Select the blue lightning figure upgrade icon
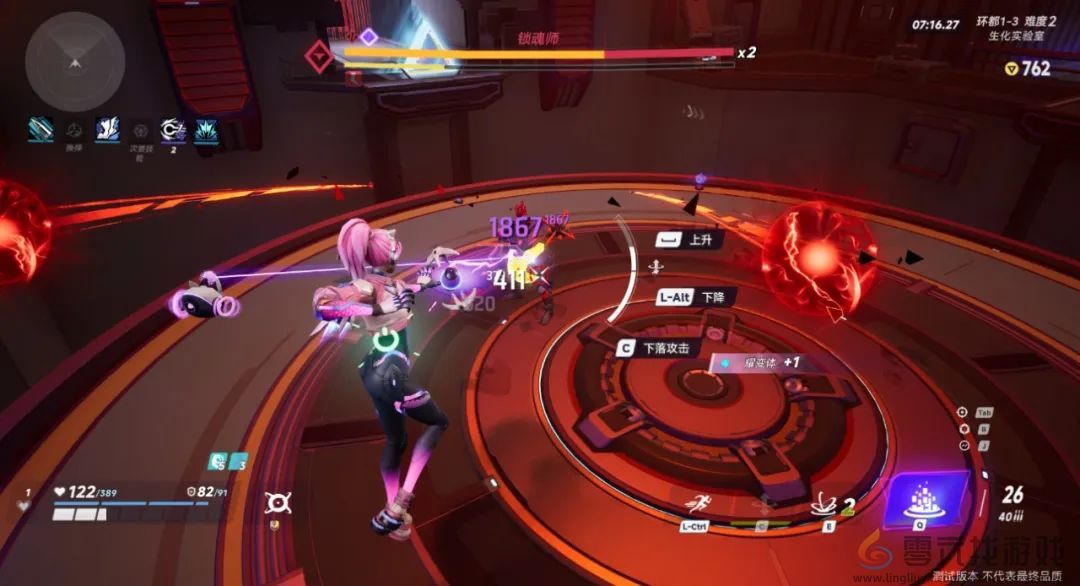The width and height of the screenshot is (1080, 586). 108,129
